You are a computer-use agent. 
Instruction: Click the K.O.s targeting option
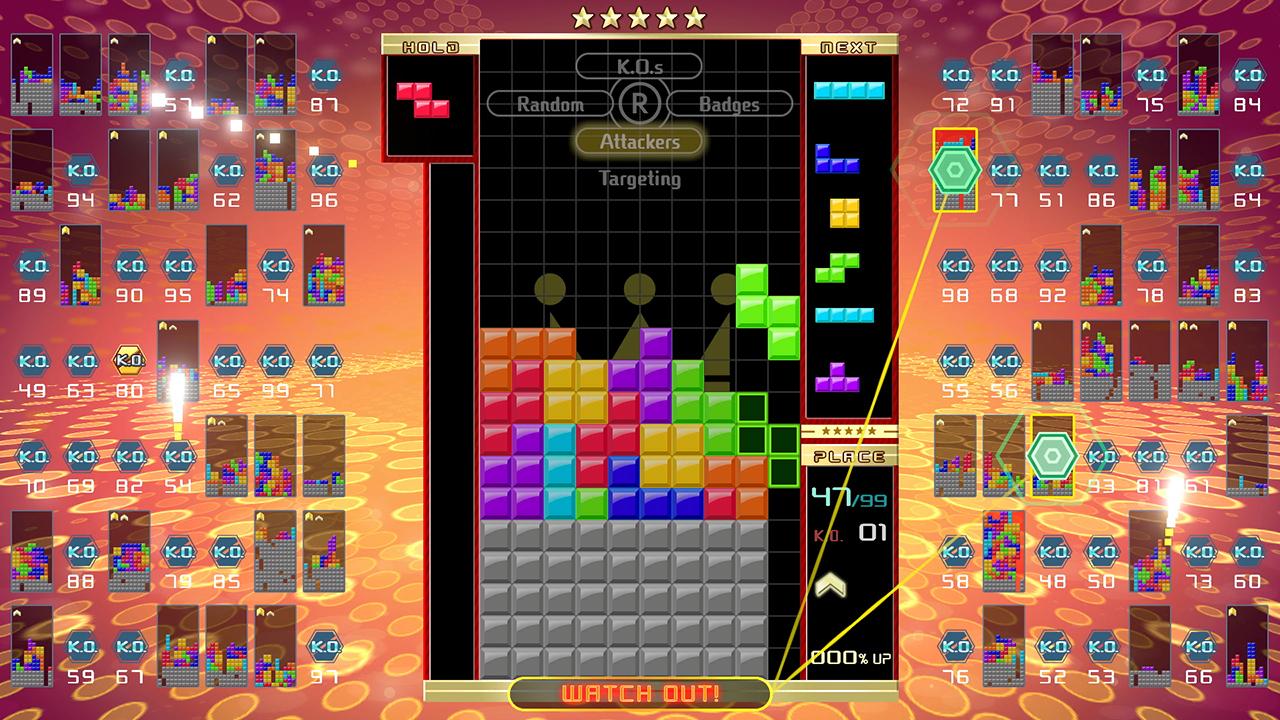coord(639,66)
